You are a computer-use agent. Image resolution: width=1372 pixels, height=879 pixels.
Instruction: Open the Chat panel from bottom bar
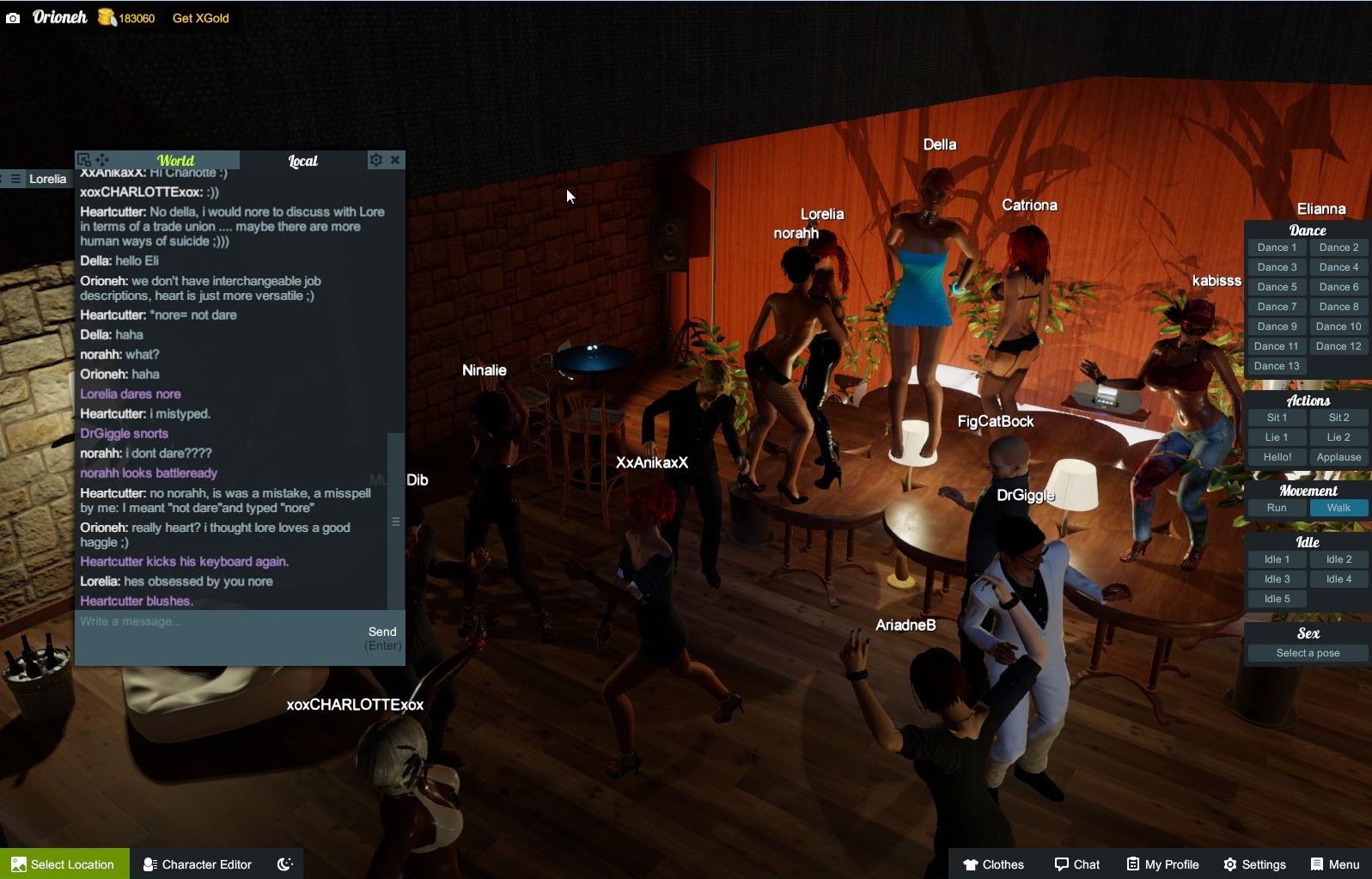pyautogui.click(x=1076, y=864)
